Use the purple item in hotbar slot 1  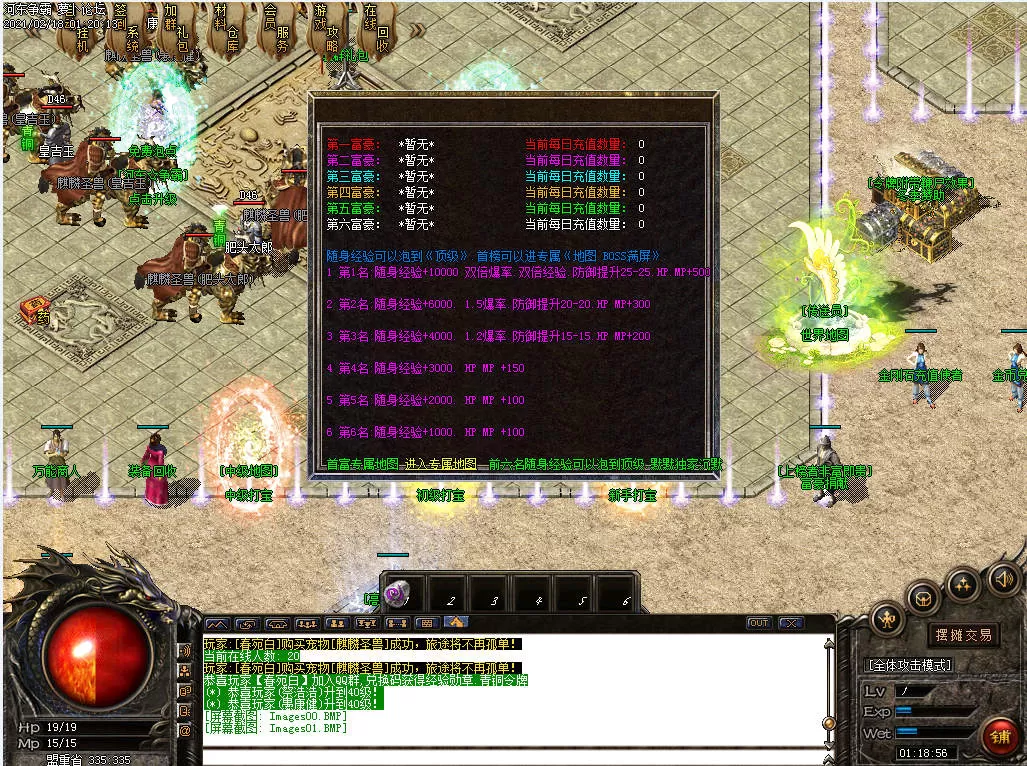(x=396, y=594)
